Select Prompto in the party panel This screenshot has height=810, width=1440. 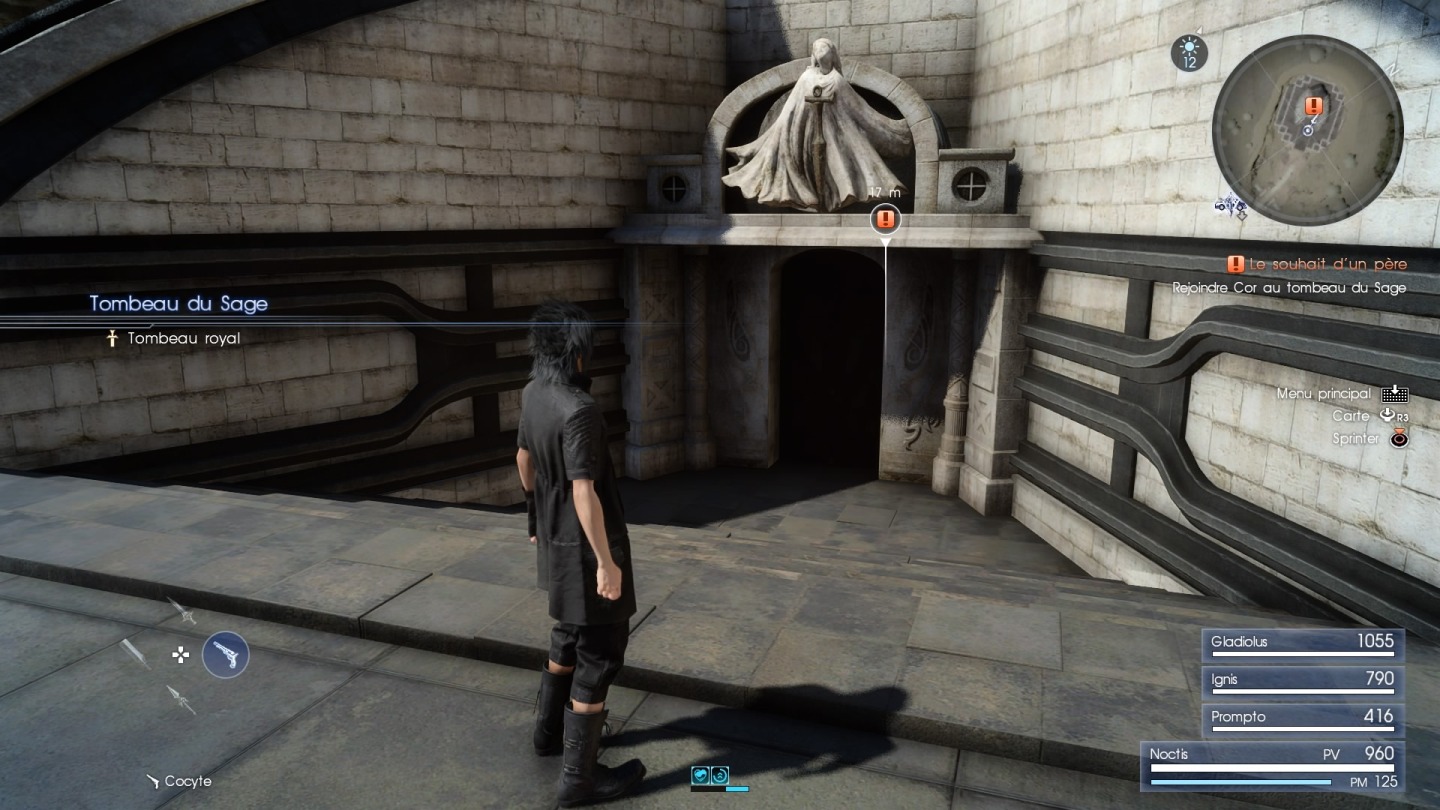point(1302,718)
